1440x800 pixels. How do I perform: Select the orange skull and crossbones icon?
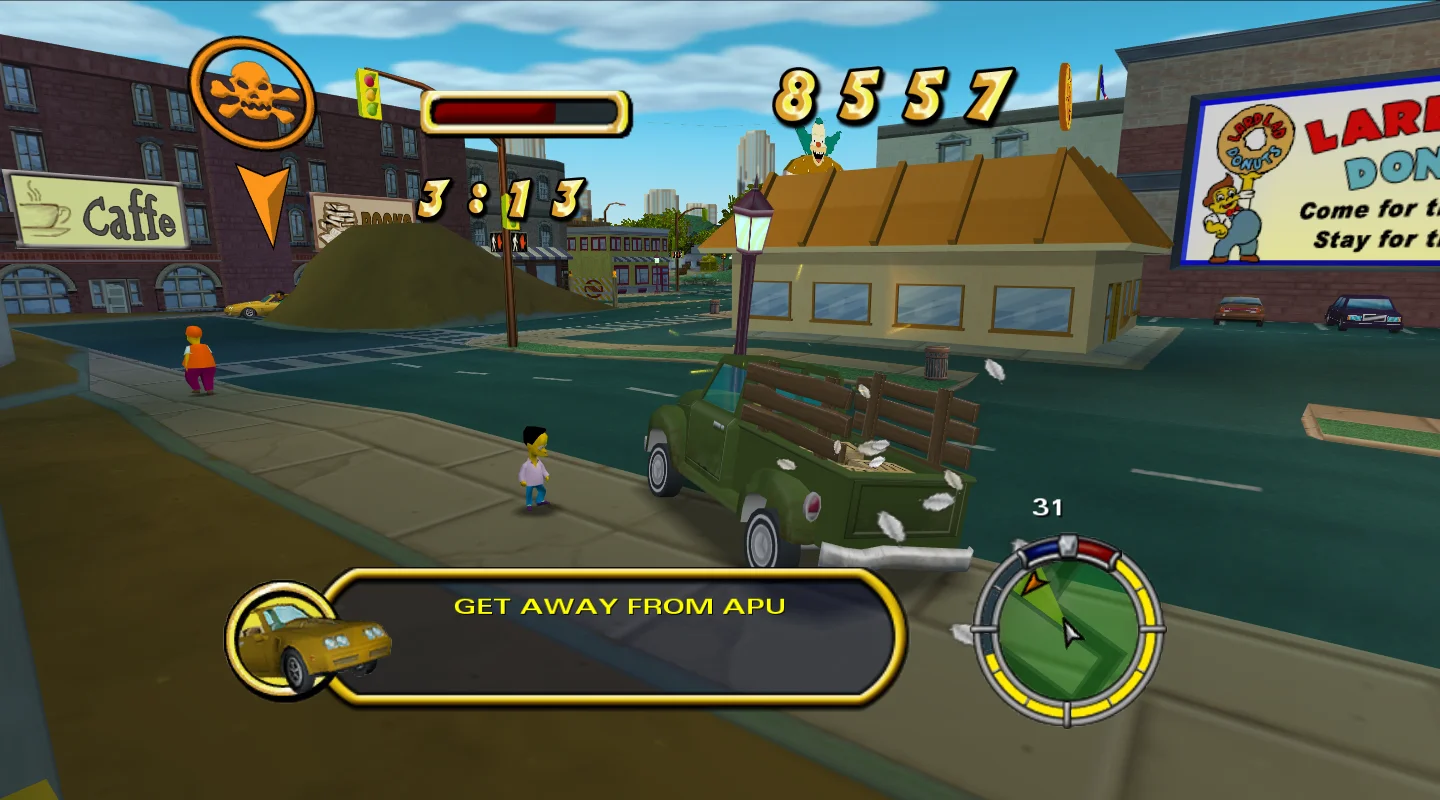(251, 93)
